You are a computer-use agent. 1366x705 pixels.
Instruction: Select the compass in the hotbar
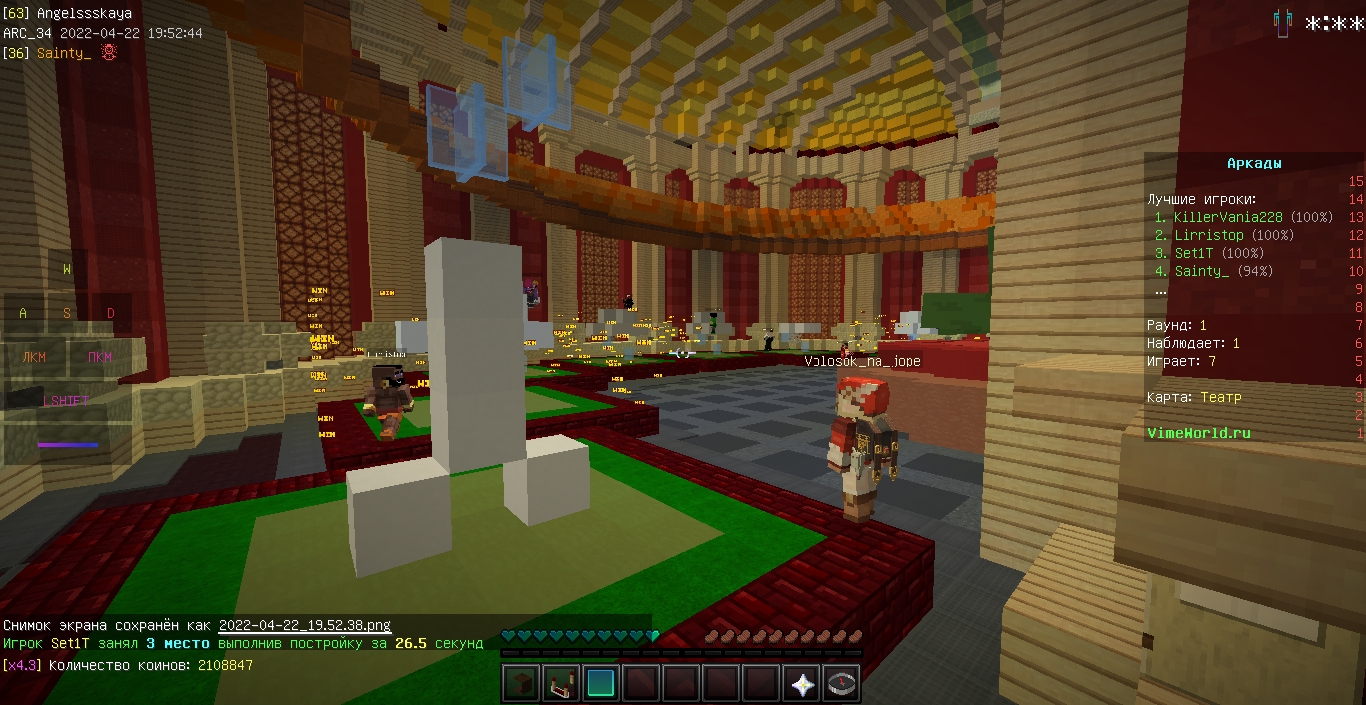tap(842, 684)
